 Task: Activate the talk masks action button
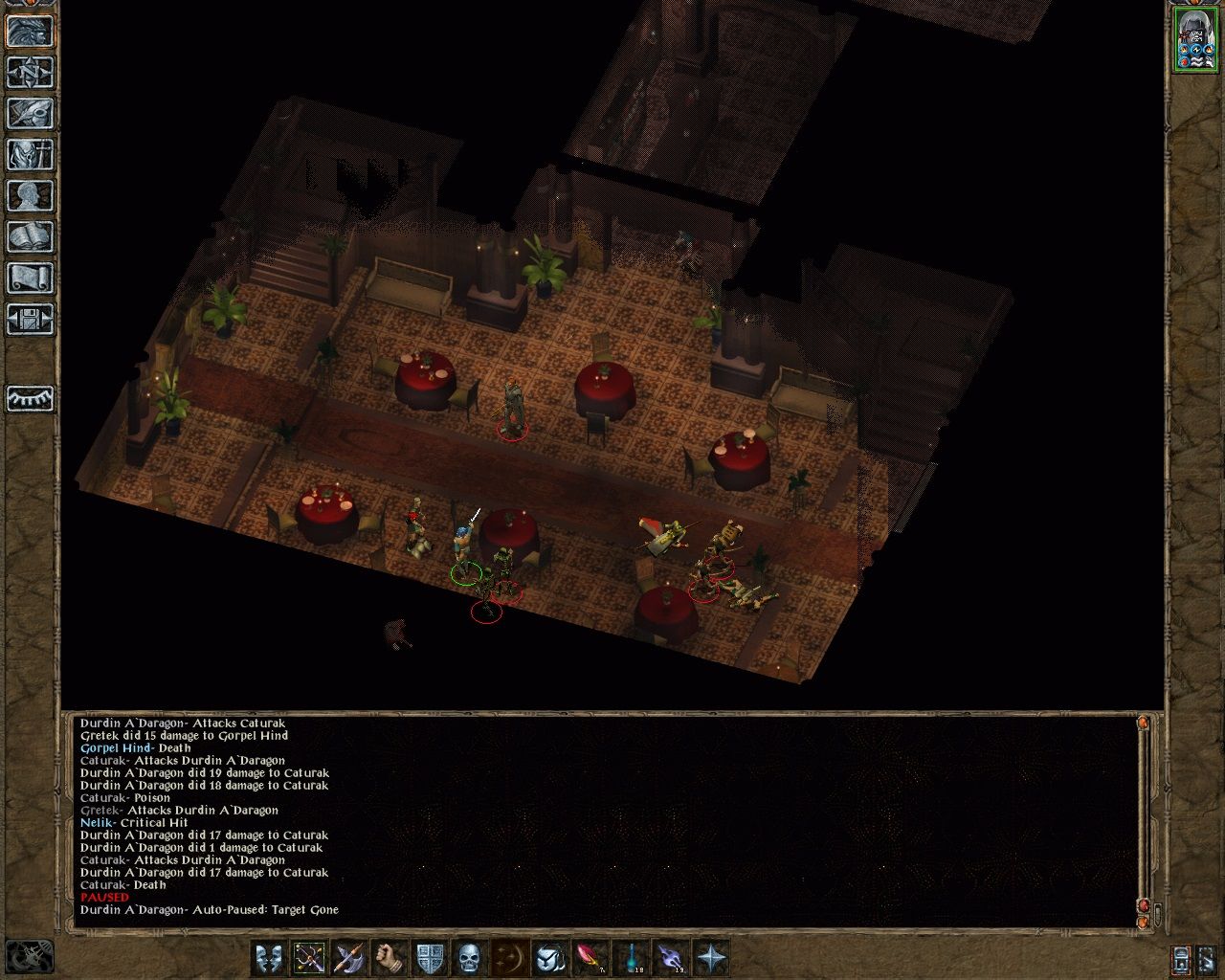tap(270, 957)
